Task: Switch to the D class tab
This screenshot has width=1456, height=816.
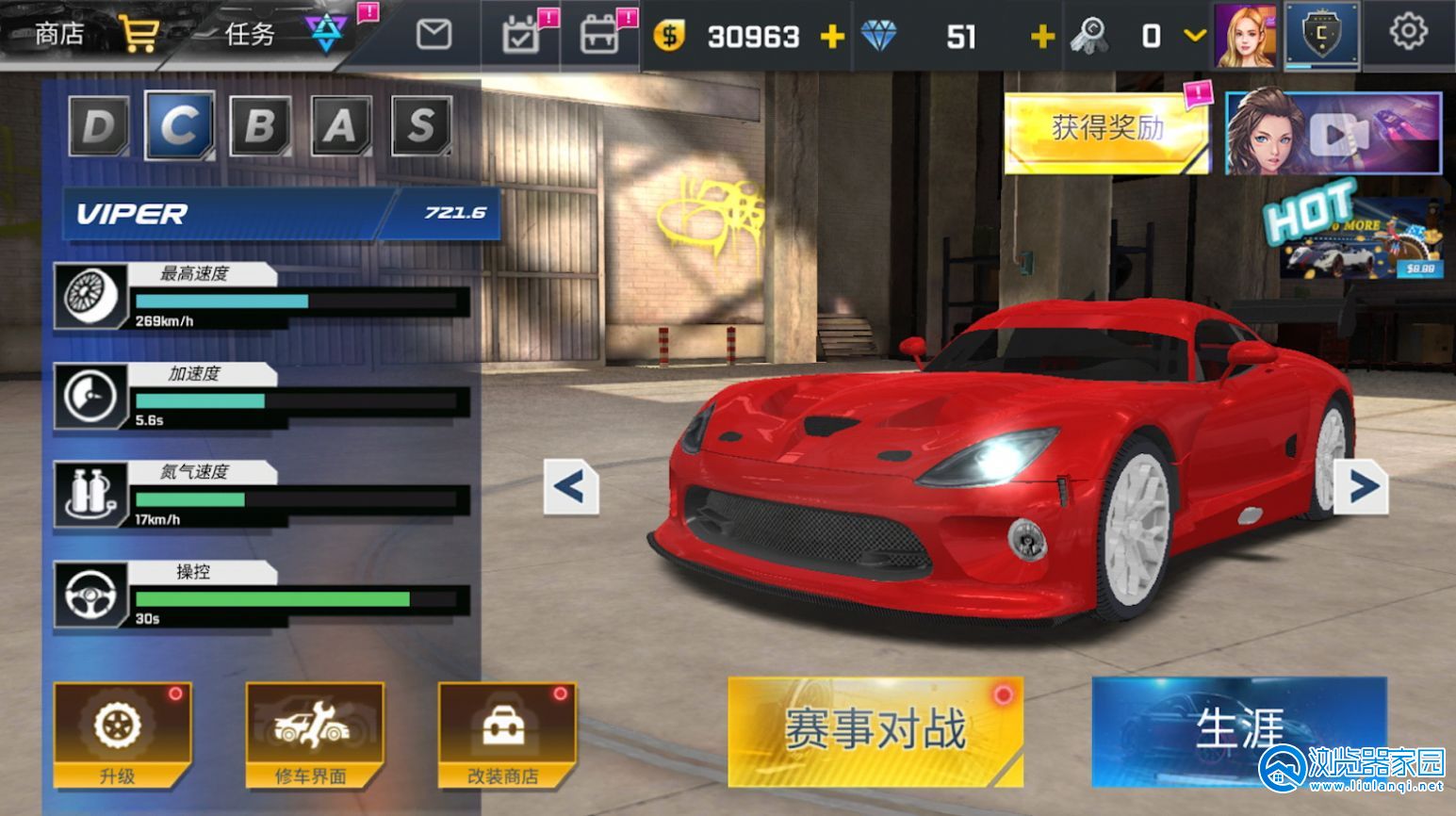Action: coord(97,127)
